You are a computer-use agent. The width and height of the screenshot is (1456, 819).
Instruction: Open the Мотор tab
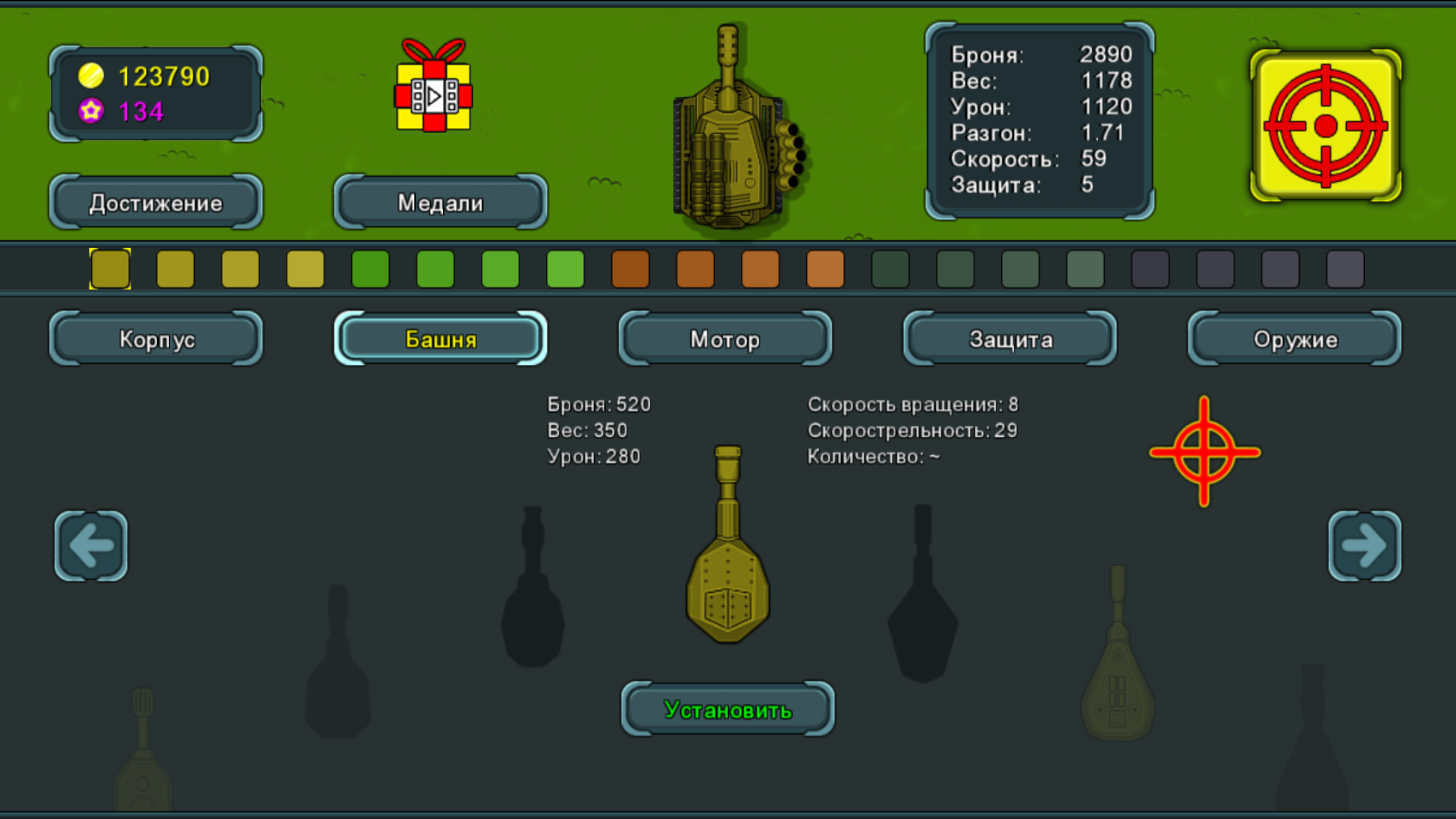tap(724, 339)
